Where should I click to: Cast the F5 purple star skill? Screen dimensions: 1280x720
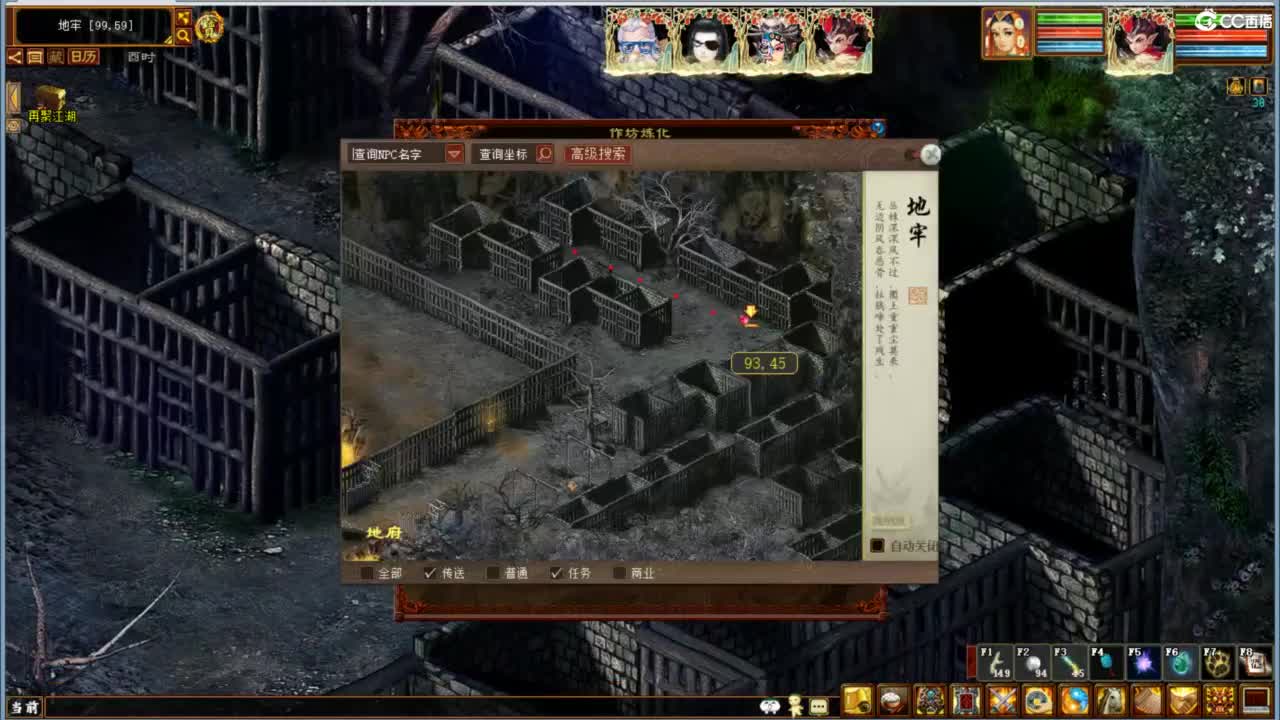(1142, 662)
